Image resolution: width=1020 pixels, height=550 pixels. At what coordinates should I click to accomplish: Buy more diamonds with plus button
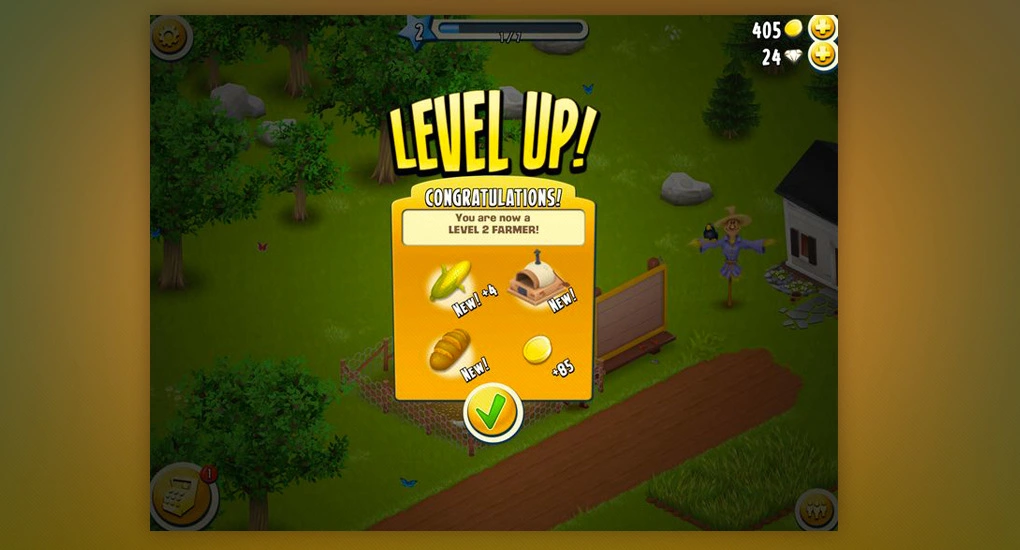822,57
